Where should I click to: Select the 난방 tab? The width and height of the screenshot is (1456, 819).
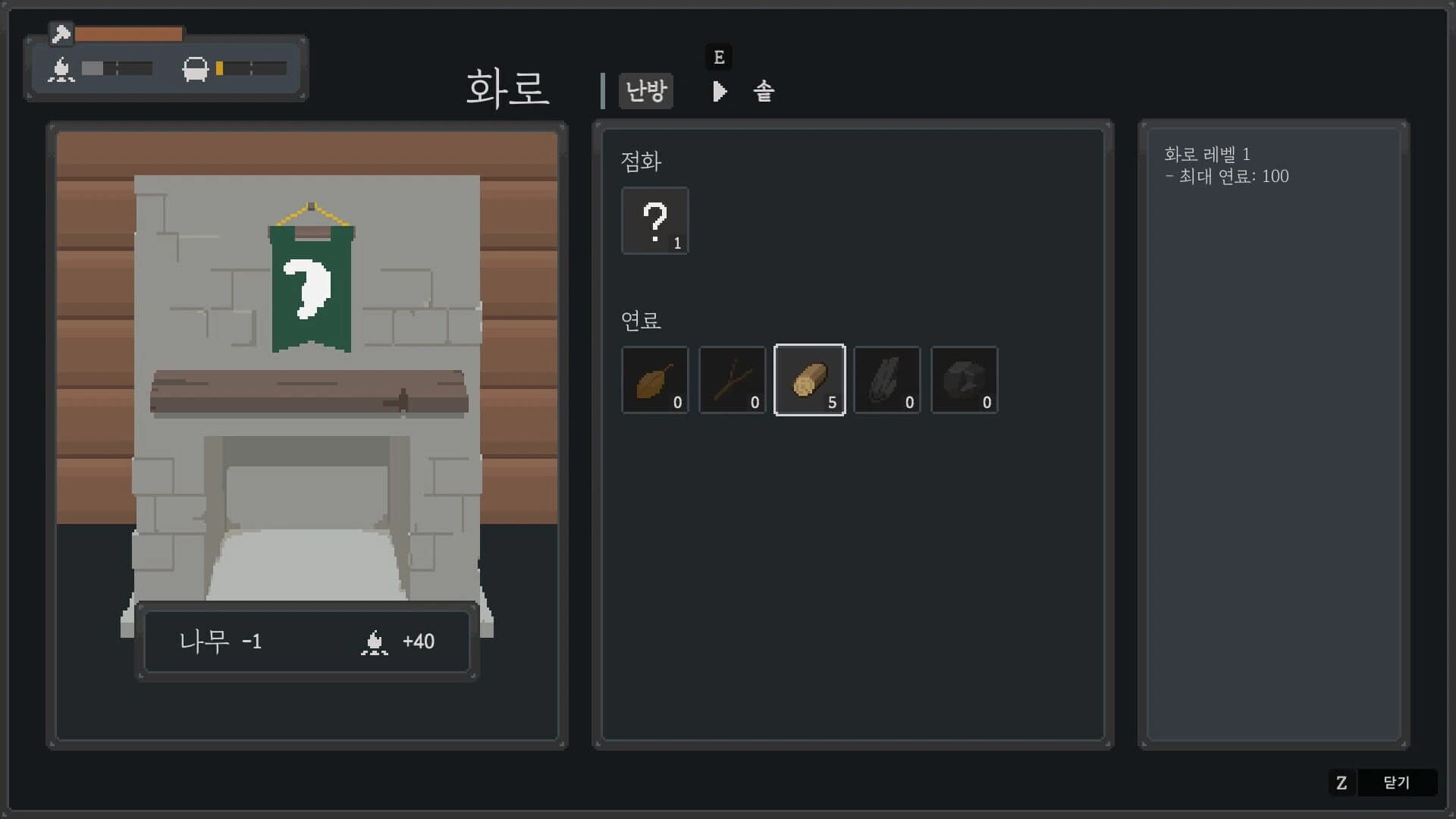coord(645,90)
